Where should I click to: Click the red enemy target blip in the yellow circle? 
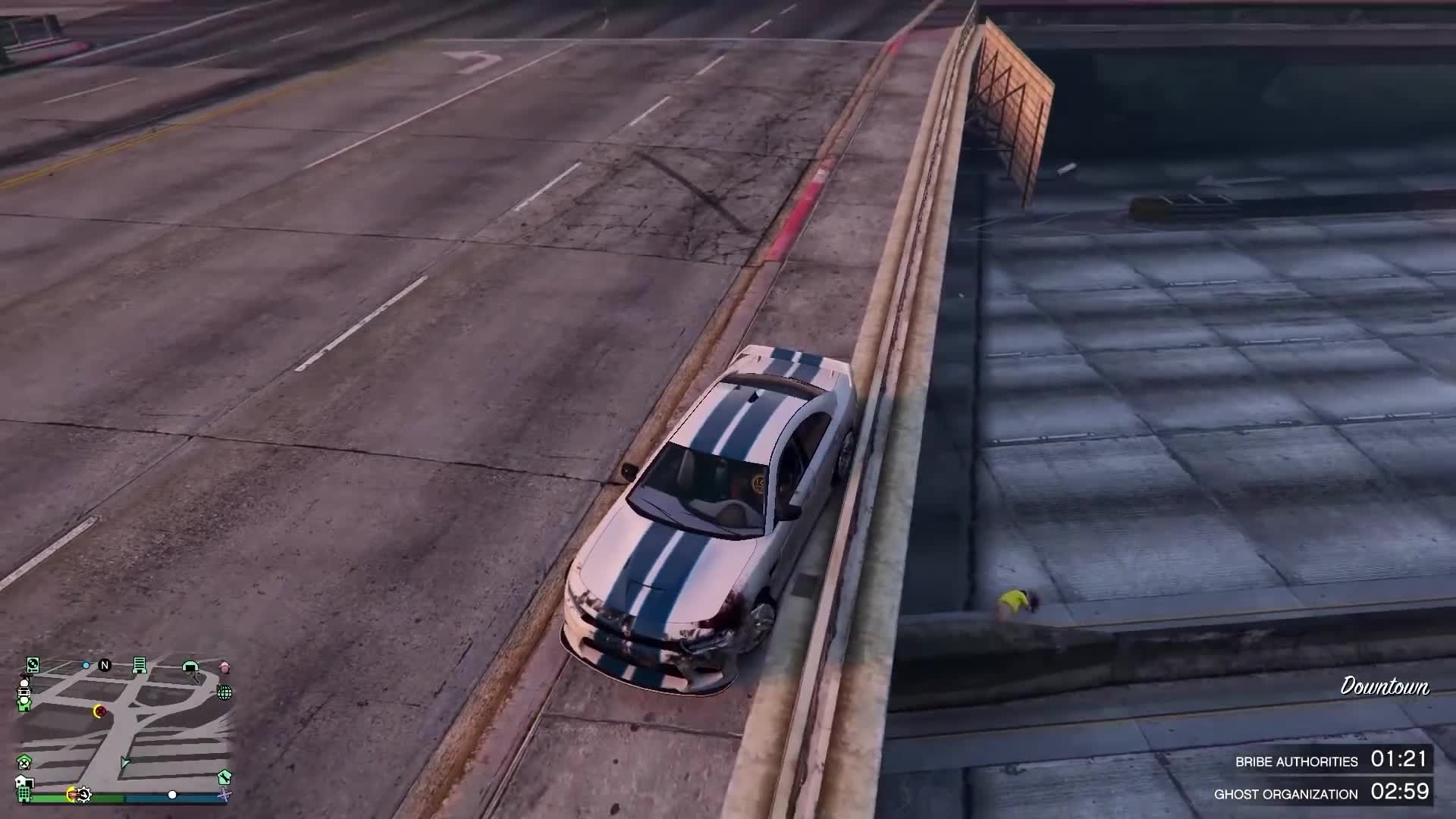coord(99,711)
